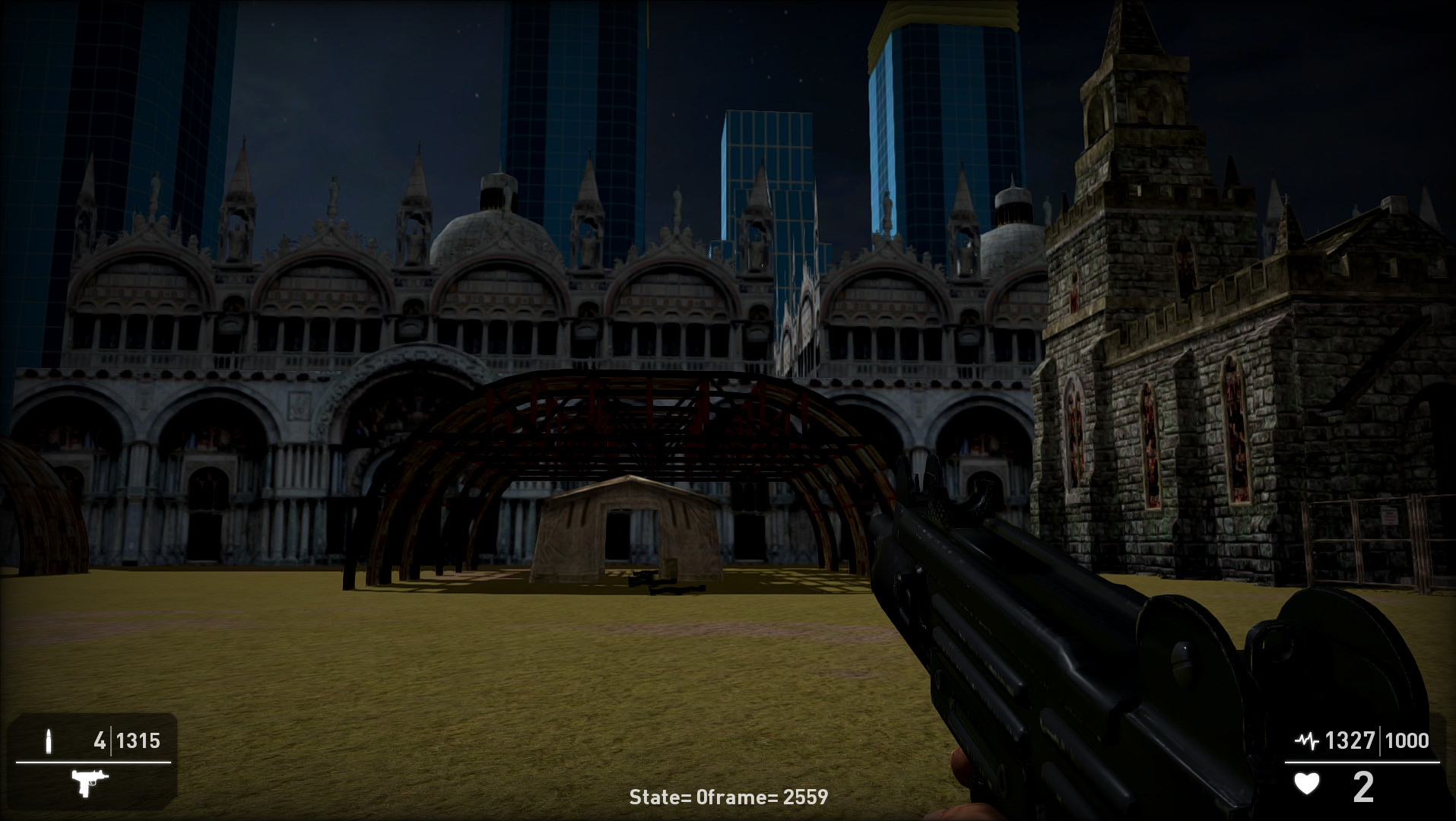Select the bullet ammo icon in HUD

point(50,740)
